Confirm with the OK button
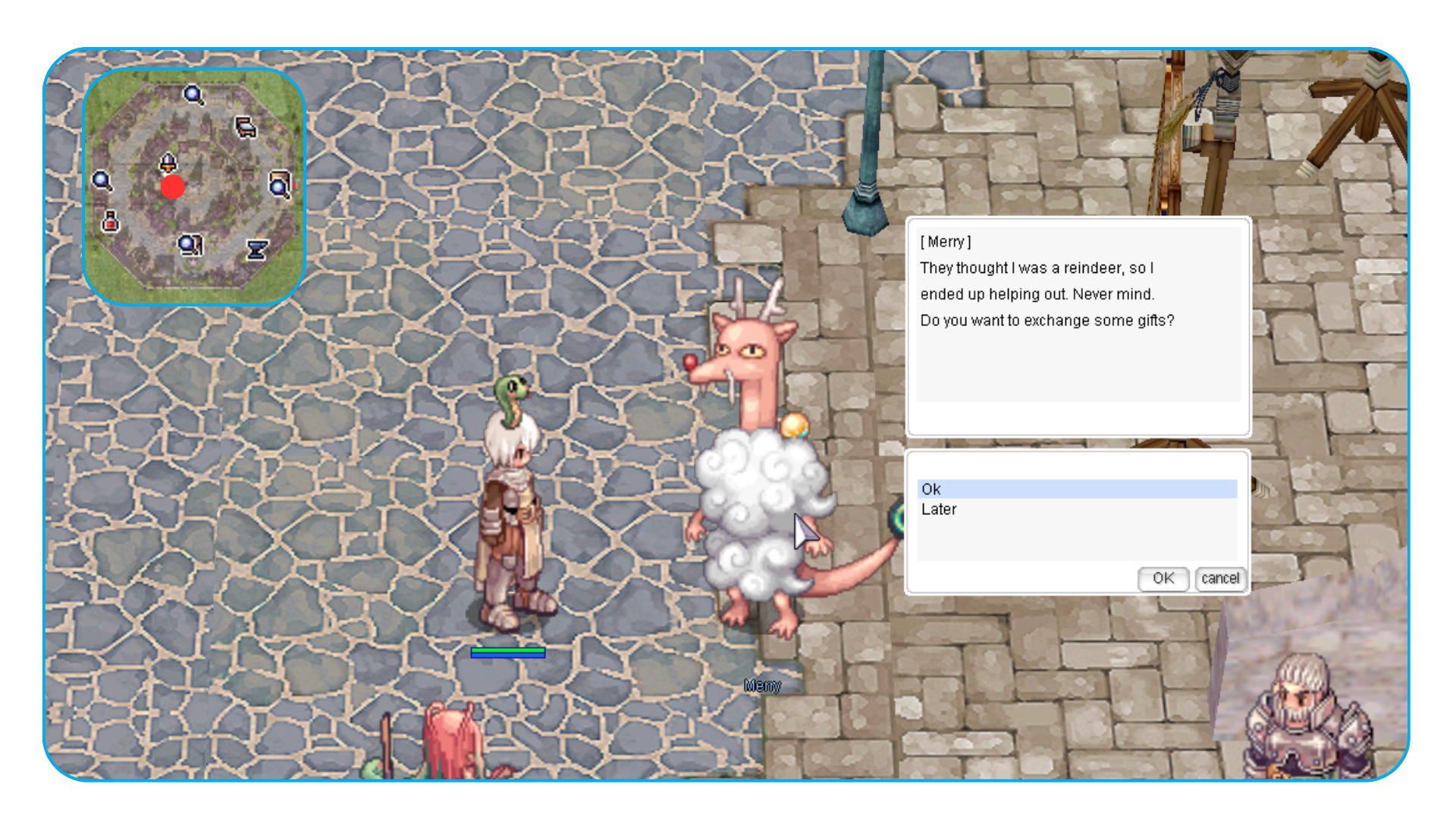1456x819 pixels. pos(1163,579)
